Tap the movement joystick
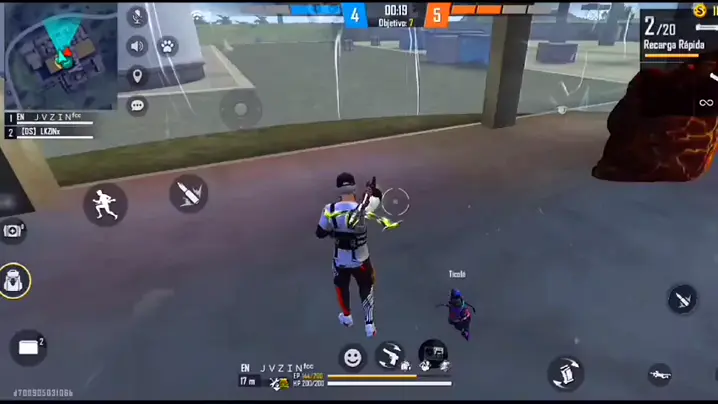Image resolution: width=718 pixels, height=404 pixels. pos(241,109)
